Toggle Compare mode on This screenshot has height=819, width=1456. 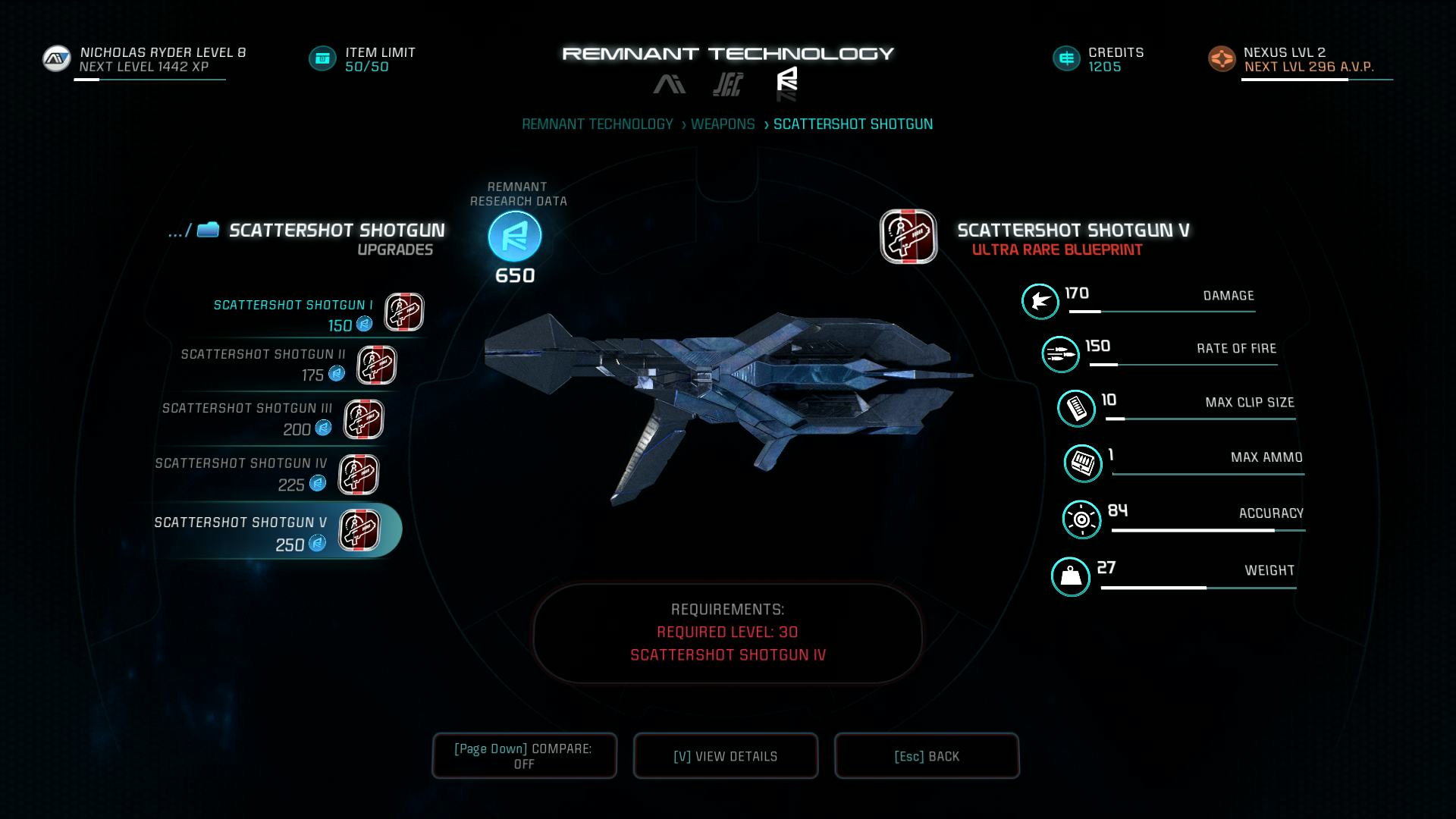524,755
